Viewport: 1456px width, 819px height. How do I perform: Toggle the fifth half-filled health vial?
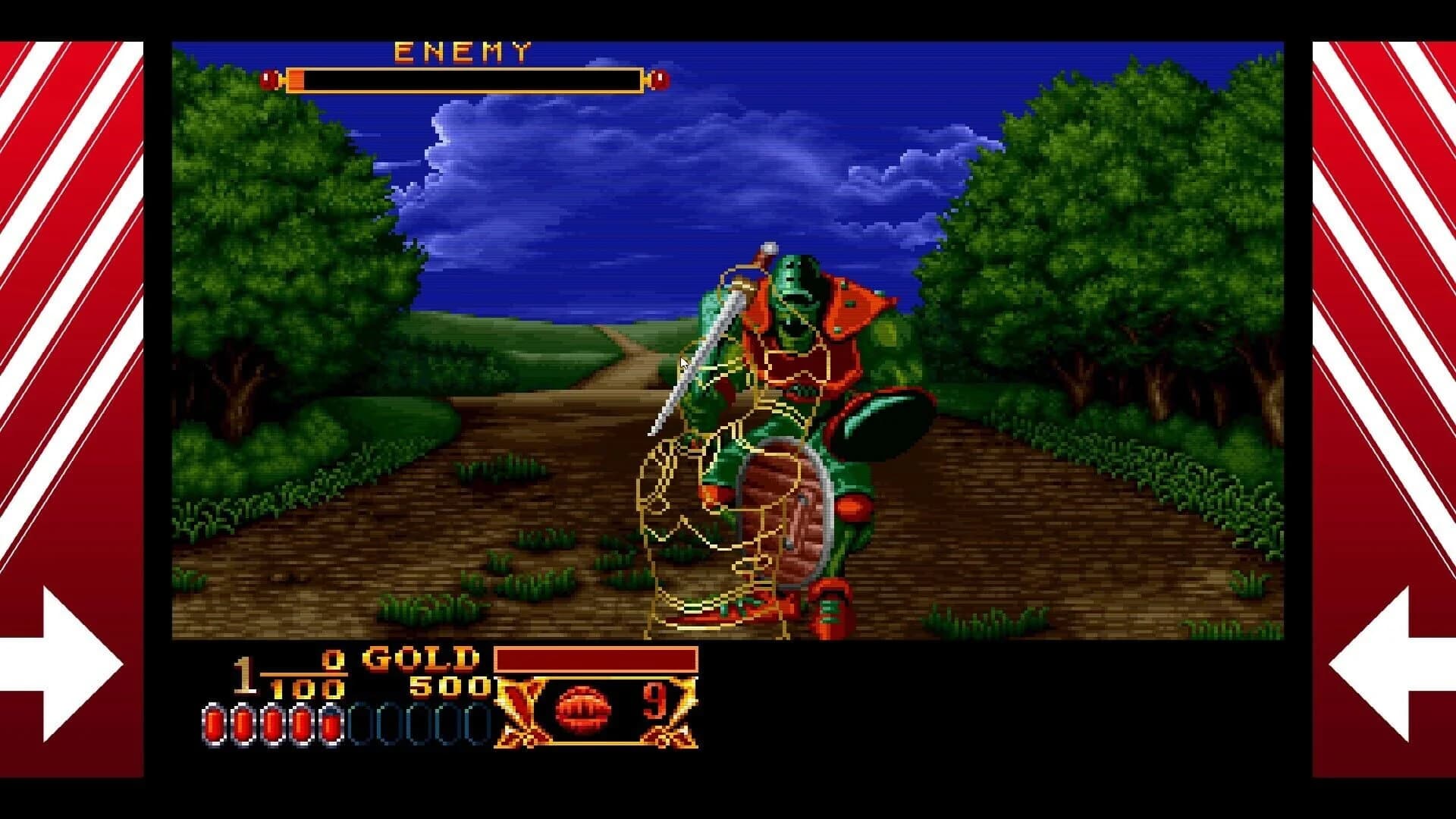[x=330, y=721]
